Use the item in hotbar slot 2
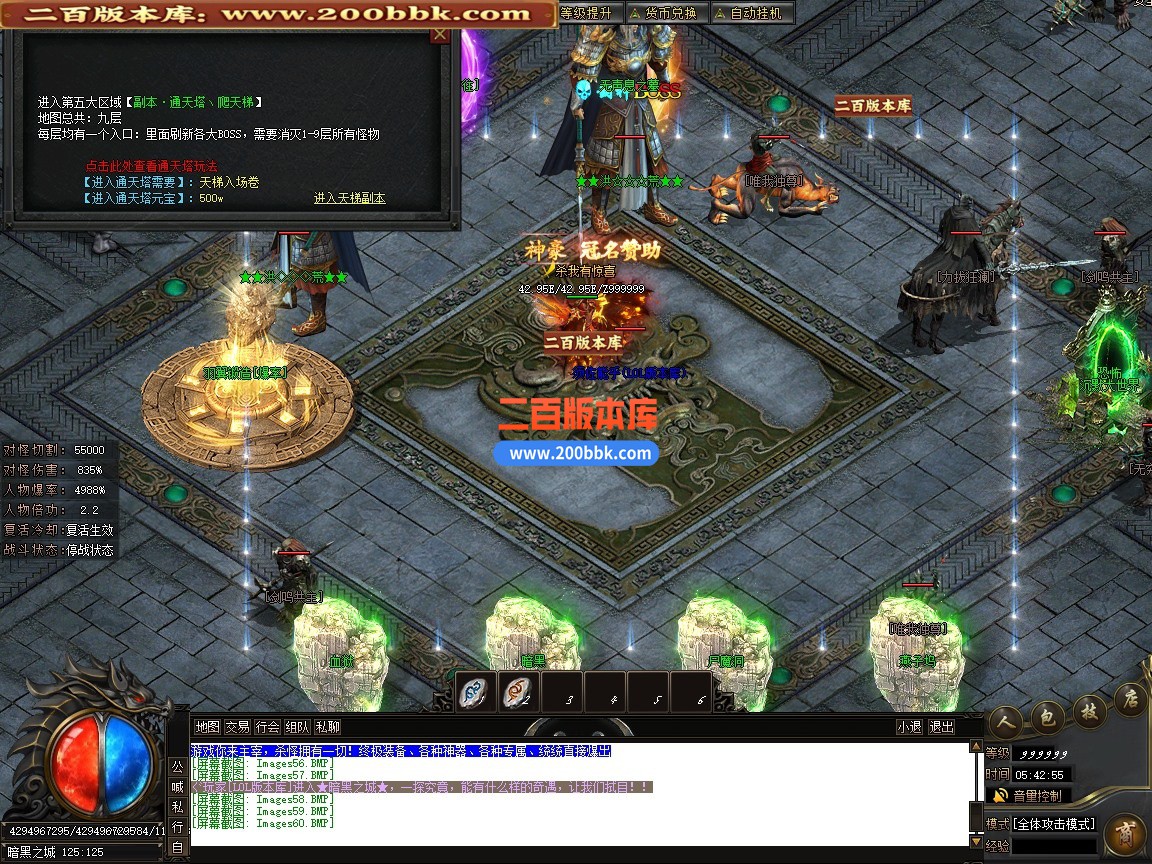1152x864 pixels. pos(520,691)
